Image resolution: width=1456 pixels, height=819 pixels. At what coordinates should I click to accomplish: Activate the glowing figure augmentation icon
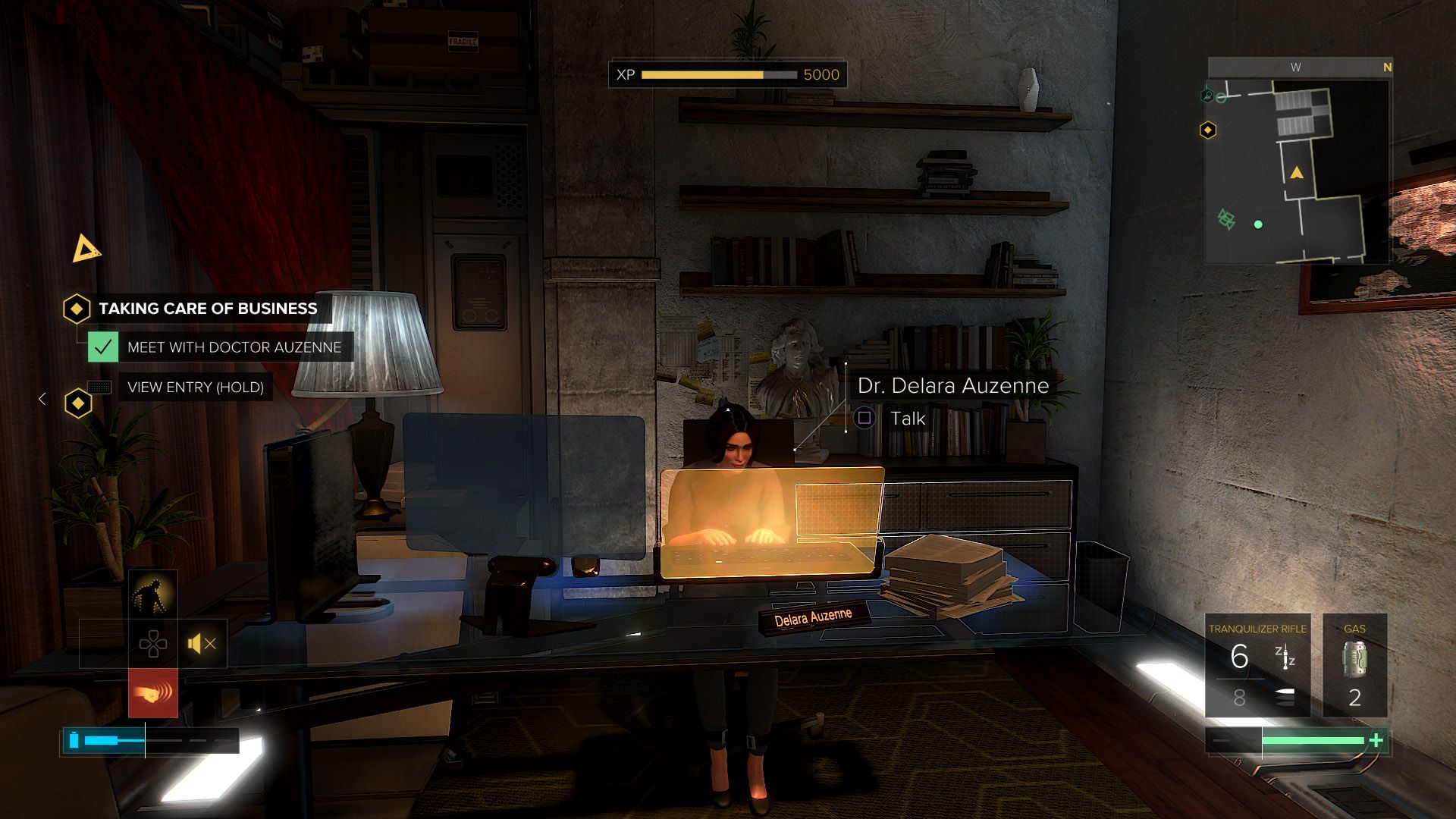[x=153, y=595]
